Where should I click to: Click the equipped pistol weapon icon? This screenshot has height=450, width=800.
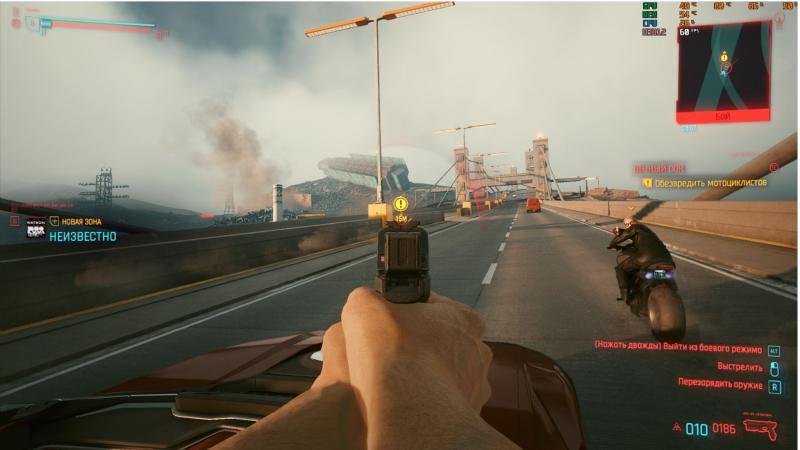[x=759, y=430]
